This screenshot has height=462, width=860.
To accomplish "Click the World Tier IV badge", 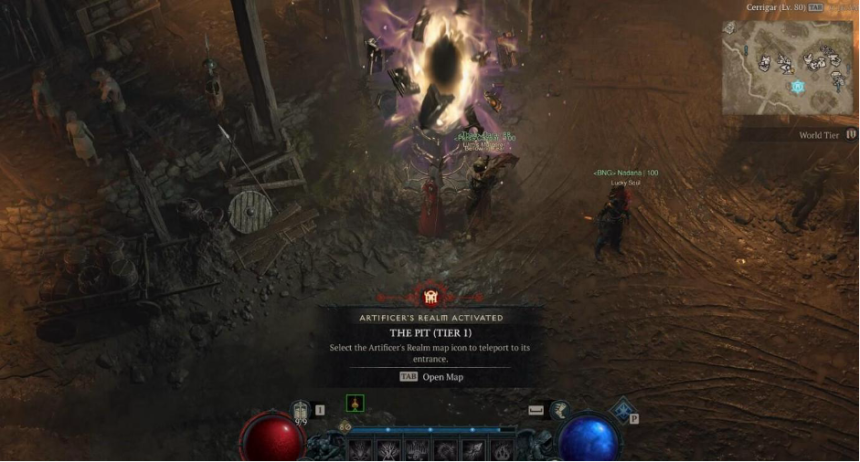I will click(851, 134).
